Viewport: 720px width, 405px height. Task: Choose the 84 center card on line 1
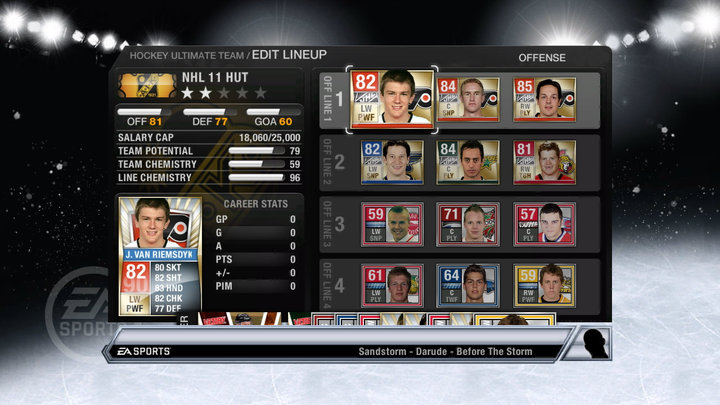467,99
